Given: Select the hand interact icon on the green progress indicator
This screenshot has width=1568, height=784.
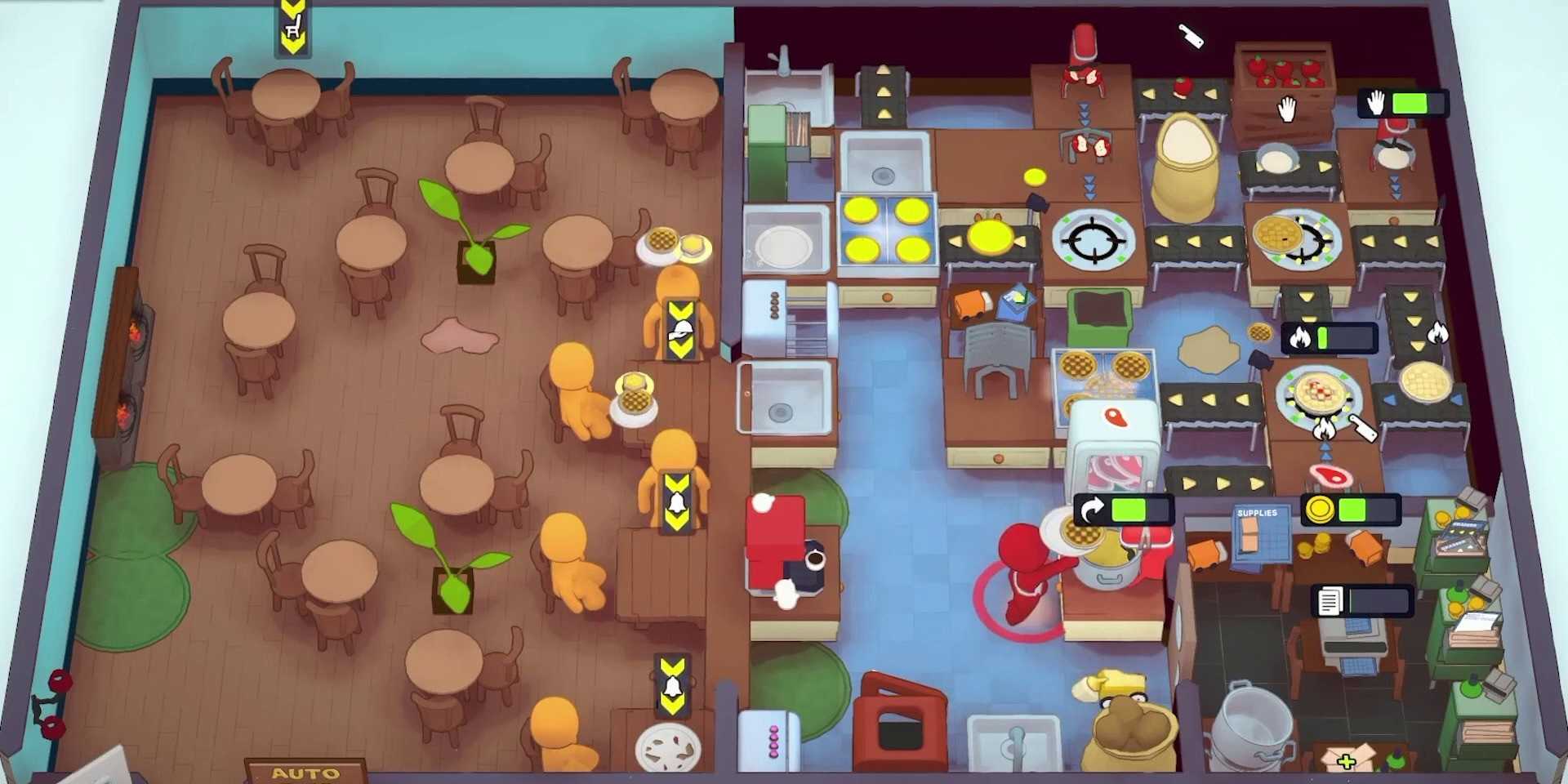Looking at the screenshot, I should [x=1377, y=103].
